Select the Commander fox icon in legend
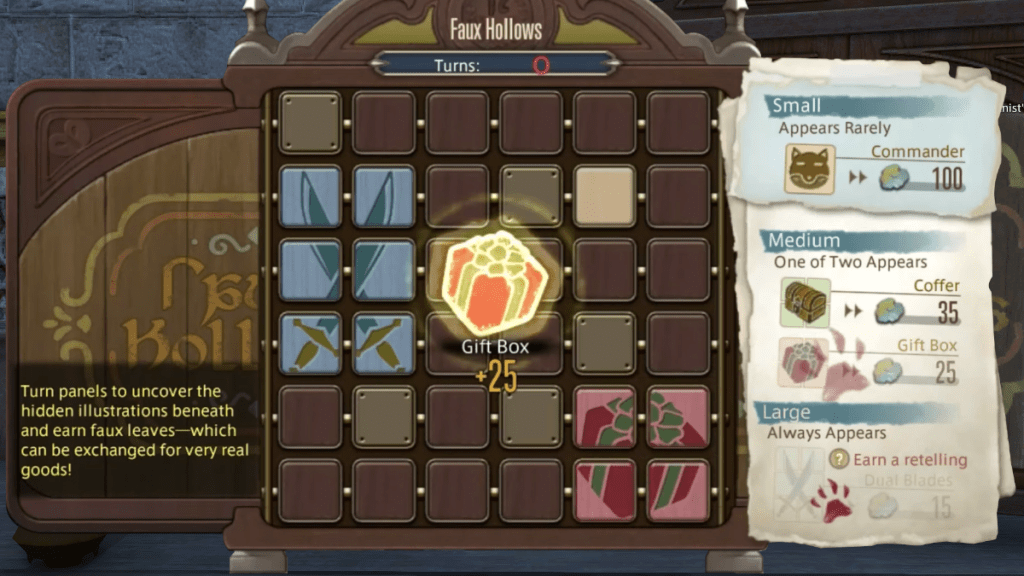Screen dimensions: 1024x576 click(x=810, y=169)
